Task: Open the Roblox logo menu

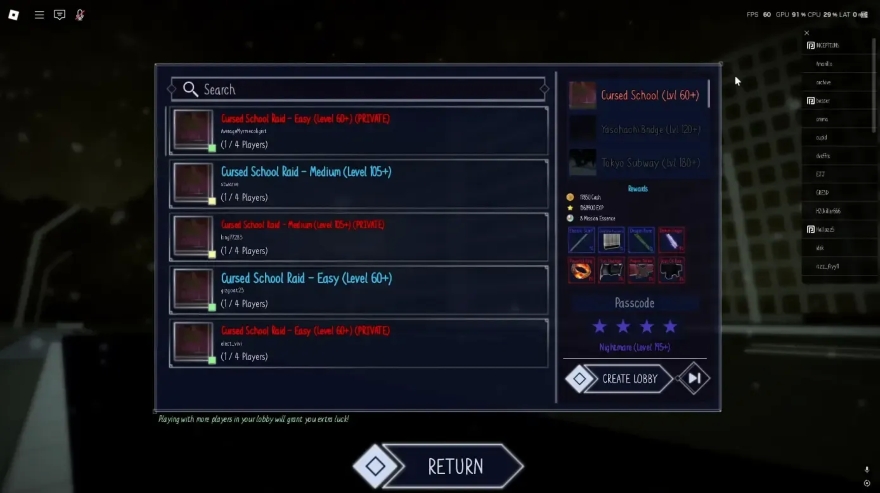Action: pos(15,15)
